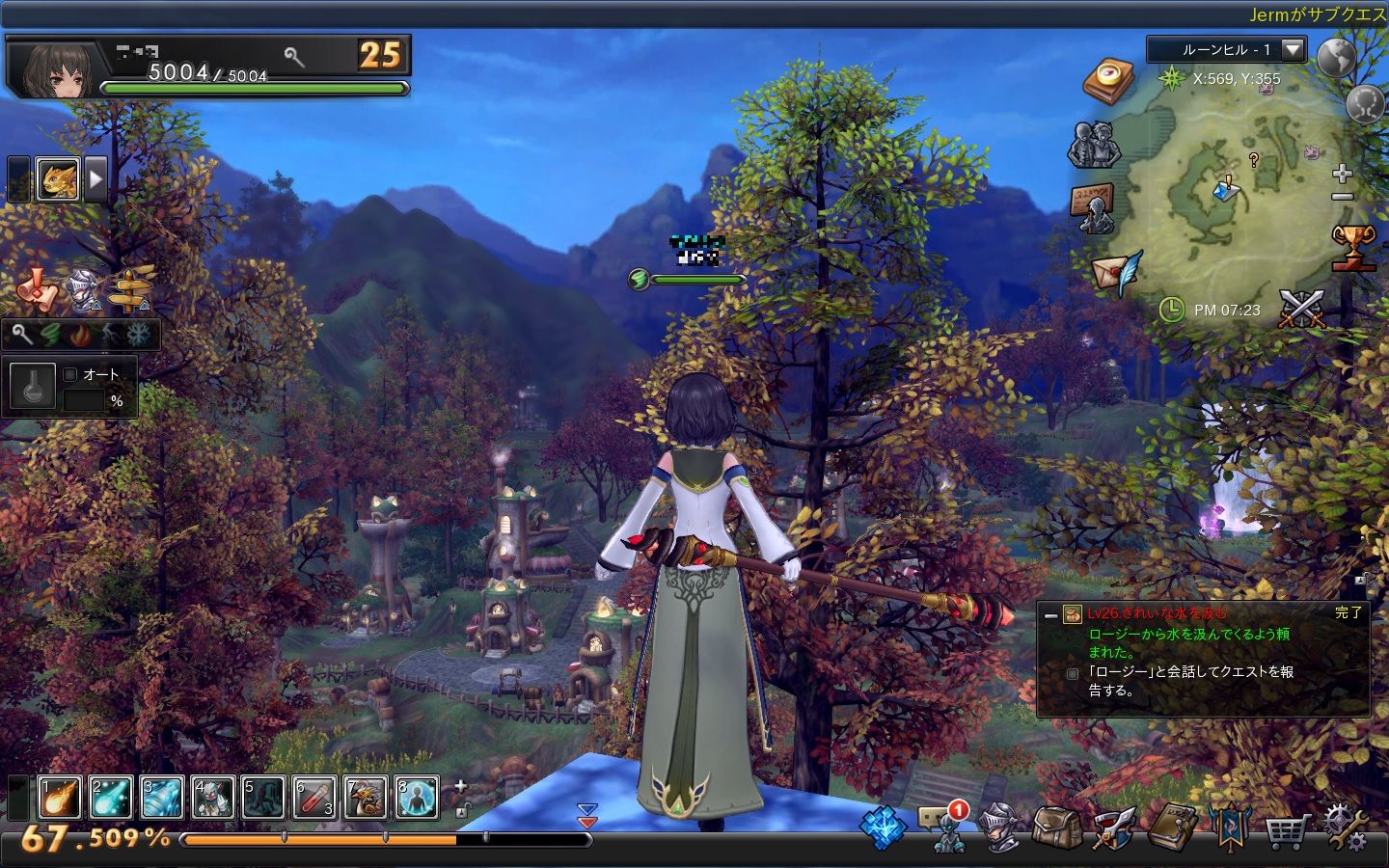1389x868 pixels.
Task: Open the trophy rankings icon
Action: click(1352, 247)
